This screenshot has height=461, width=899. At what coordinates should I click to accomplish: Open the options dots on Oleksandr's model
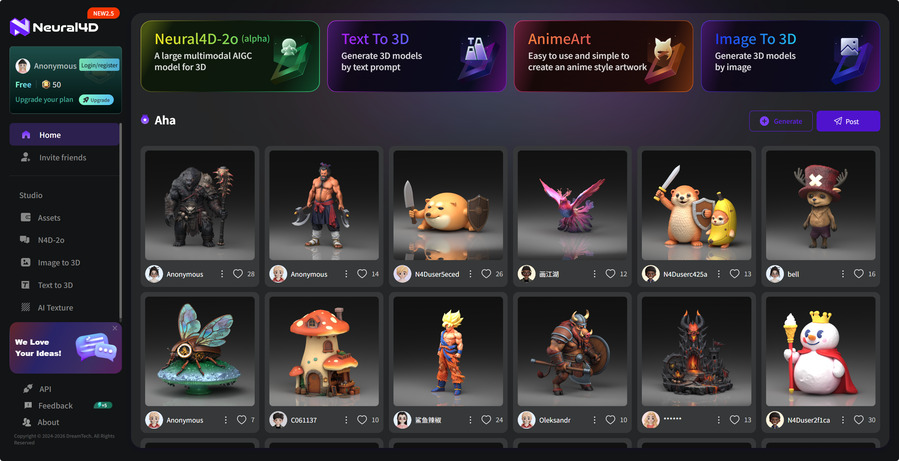(x=595, y=420)
